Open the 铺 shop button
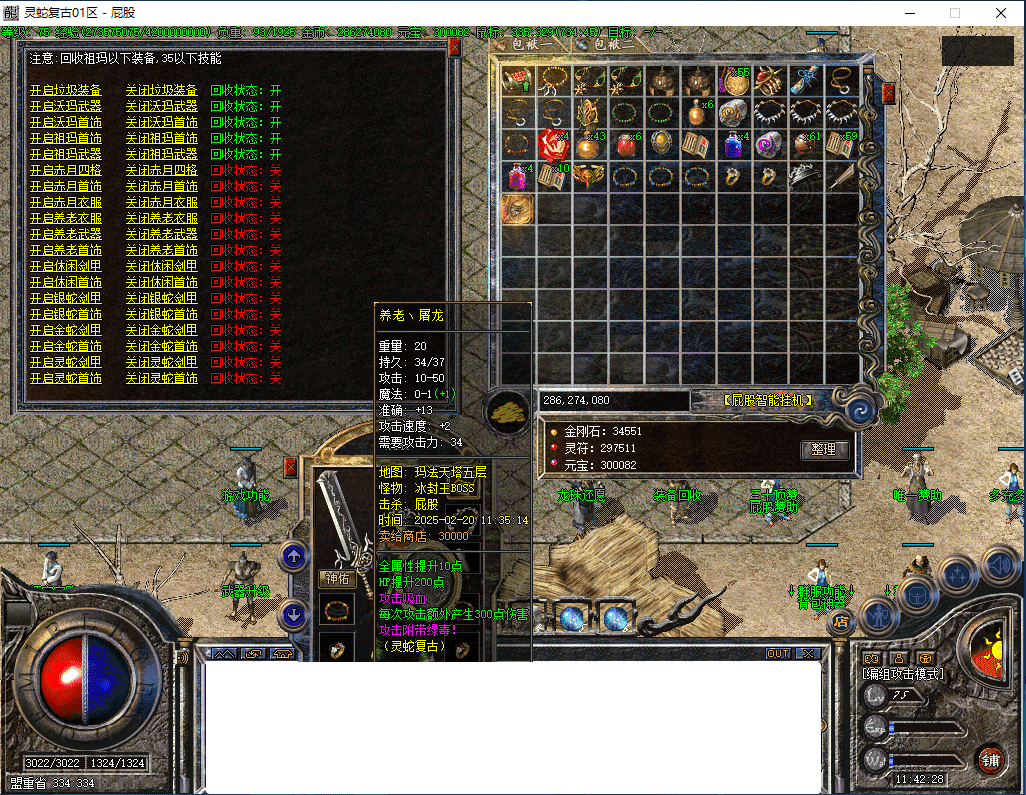Screen dimensions: 1026x795 tap(989, 759)
